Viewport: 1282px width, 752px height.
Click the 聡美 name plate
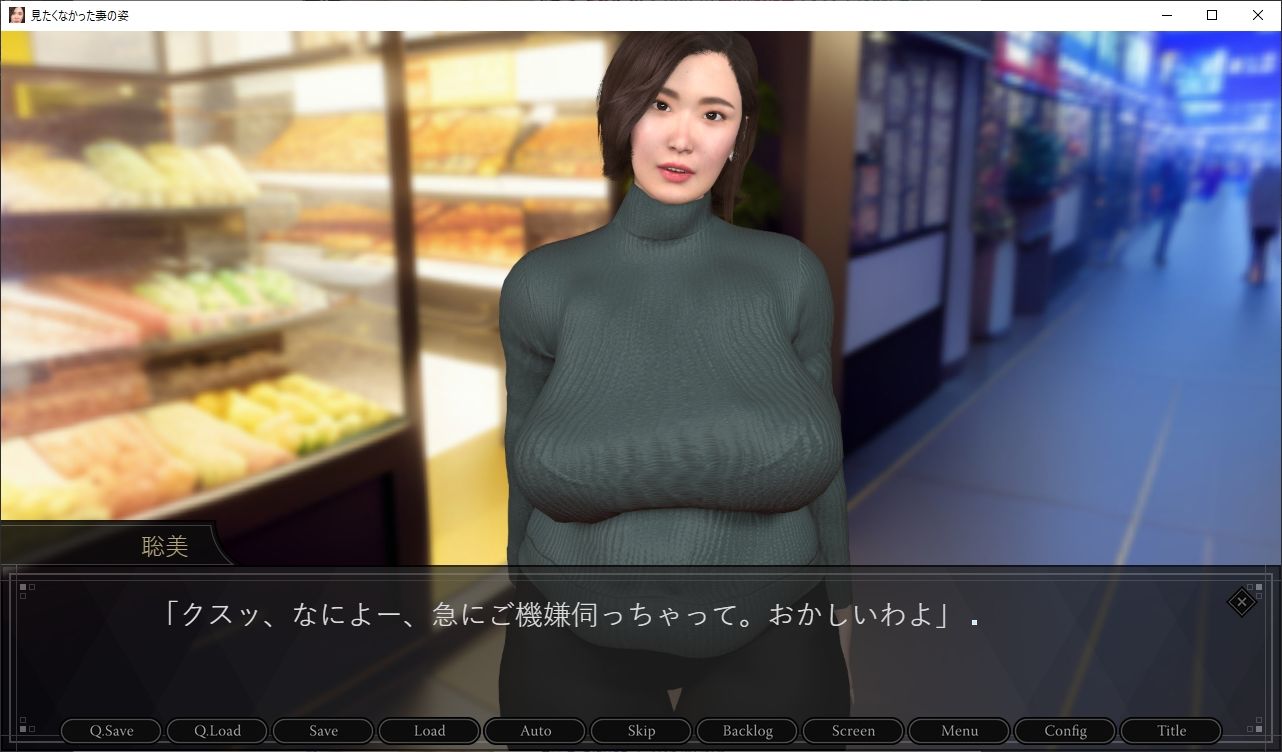pyautogui.click(x=165, y=546)
